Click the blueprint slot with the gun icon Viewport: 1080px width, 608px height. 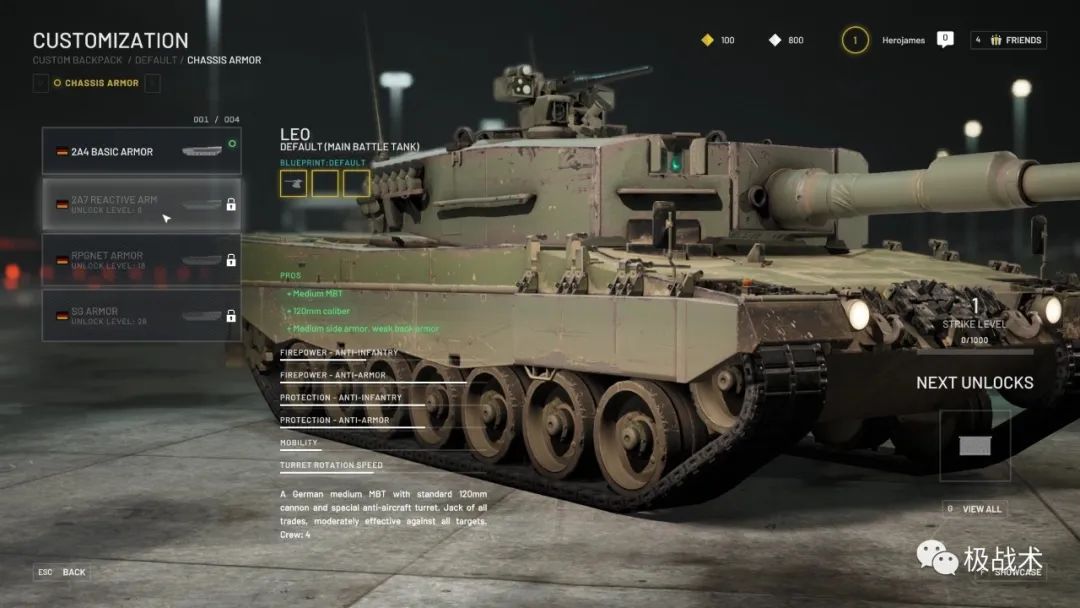[x=294, y=183]
